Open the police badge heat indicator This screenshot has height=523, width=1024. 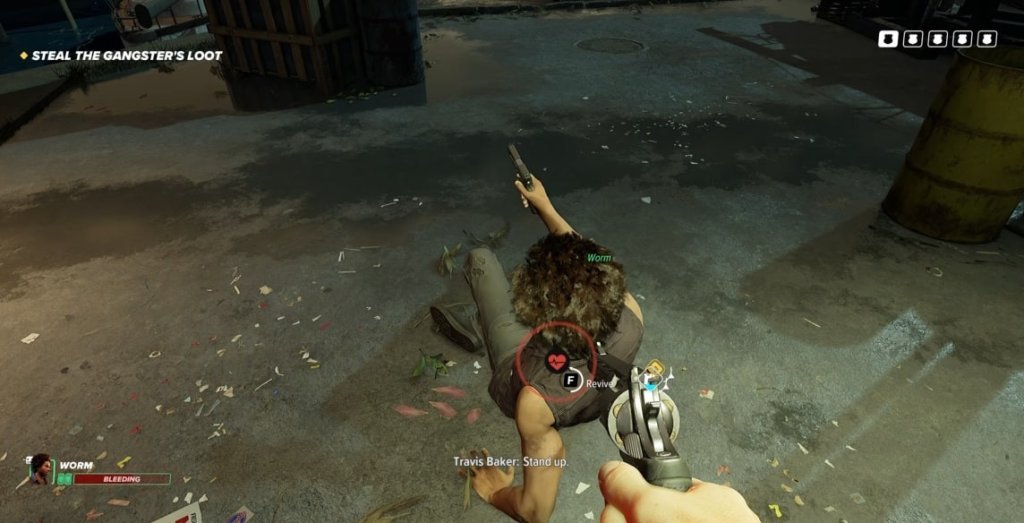pos(937,39)
